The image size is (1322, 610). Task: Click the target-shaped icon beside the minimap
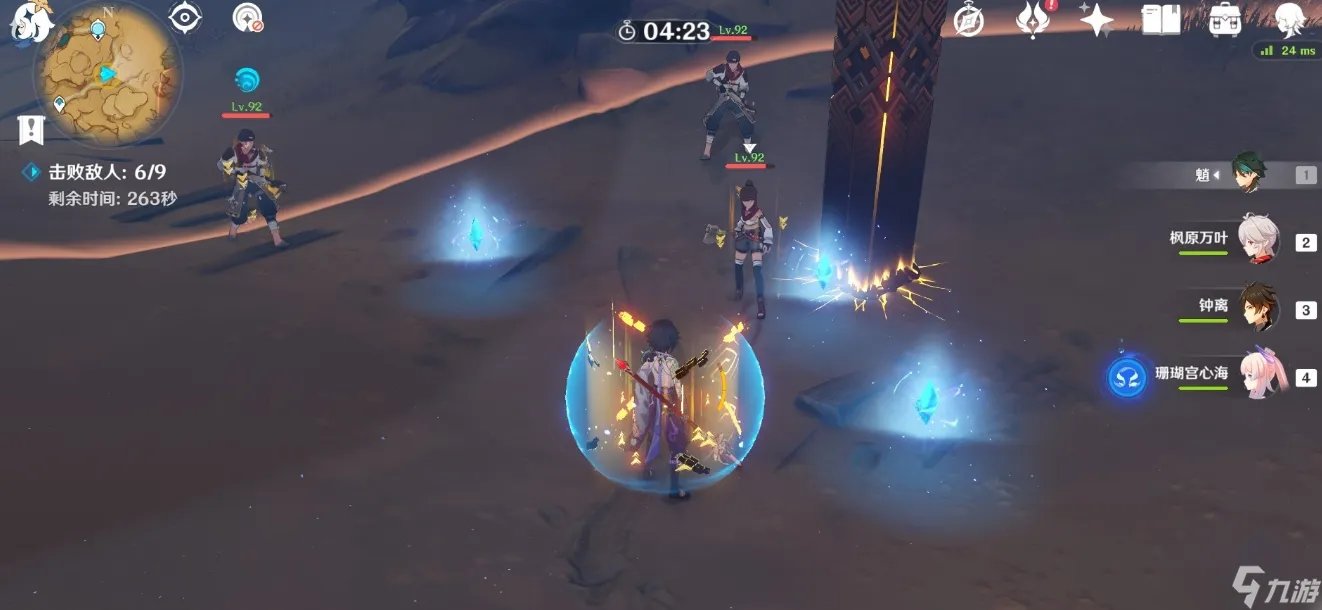[185, 17]
